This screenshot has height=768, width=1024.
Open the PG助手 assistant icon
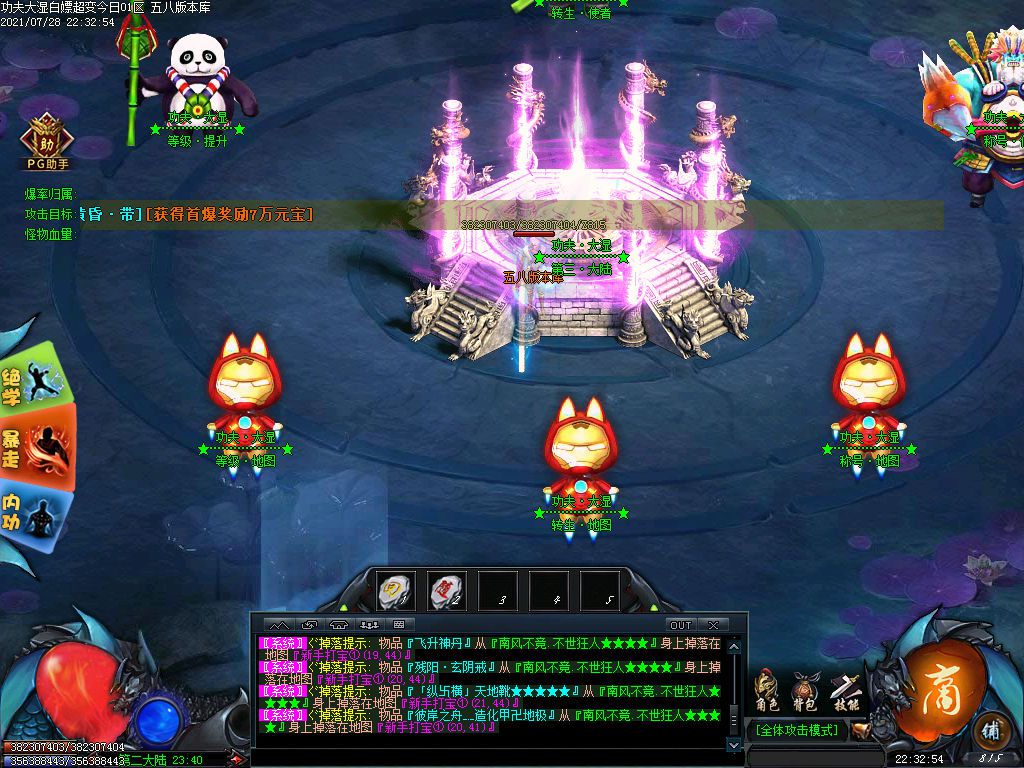pos(46,142)
